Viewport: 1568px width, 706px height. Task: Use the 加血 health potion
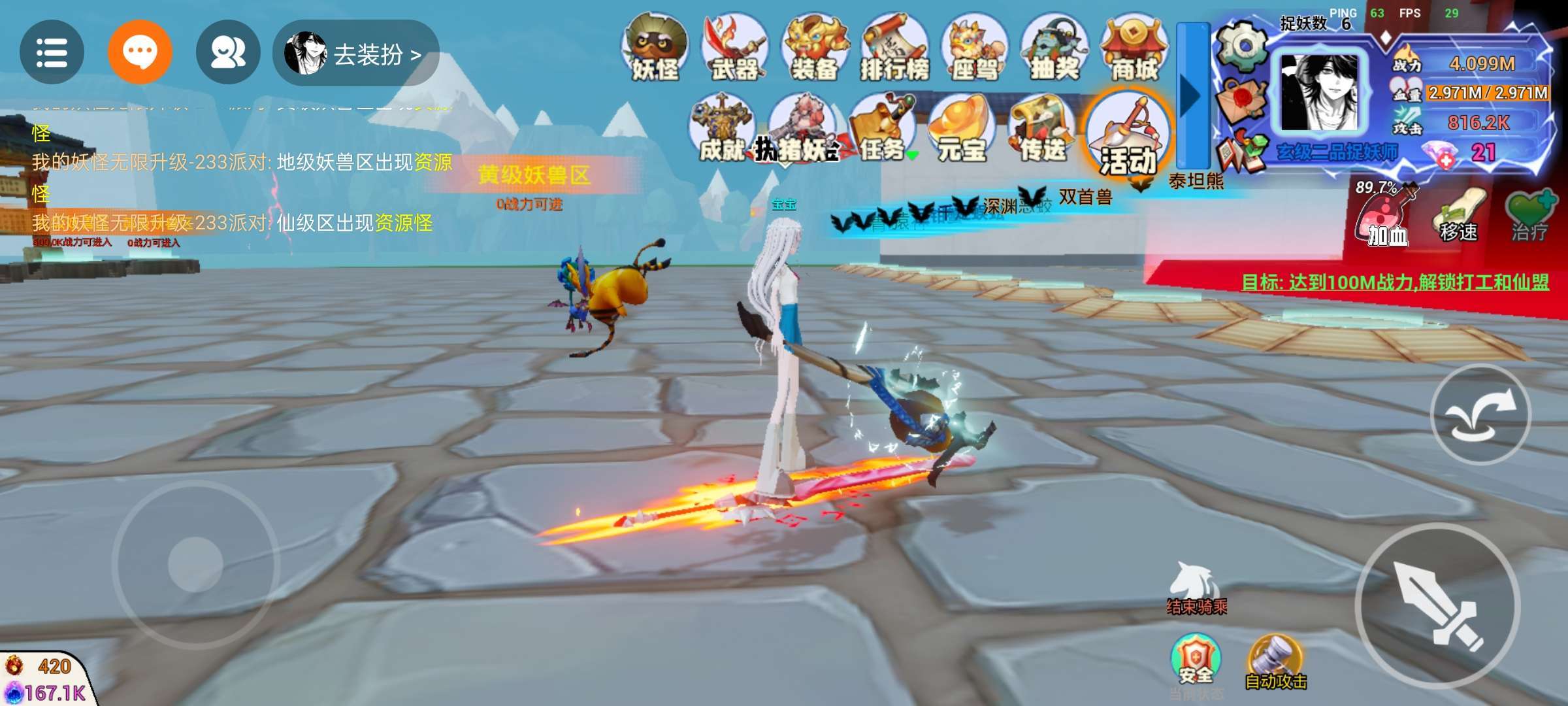tap(1386, 217)
